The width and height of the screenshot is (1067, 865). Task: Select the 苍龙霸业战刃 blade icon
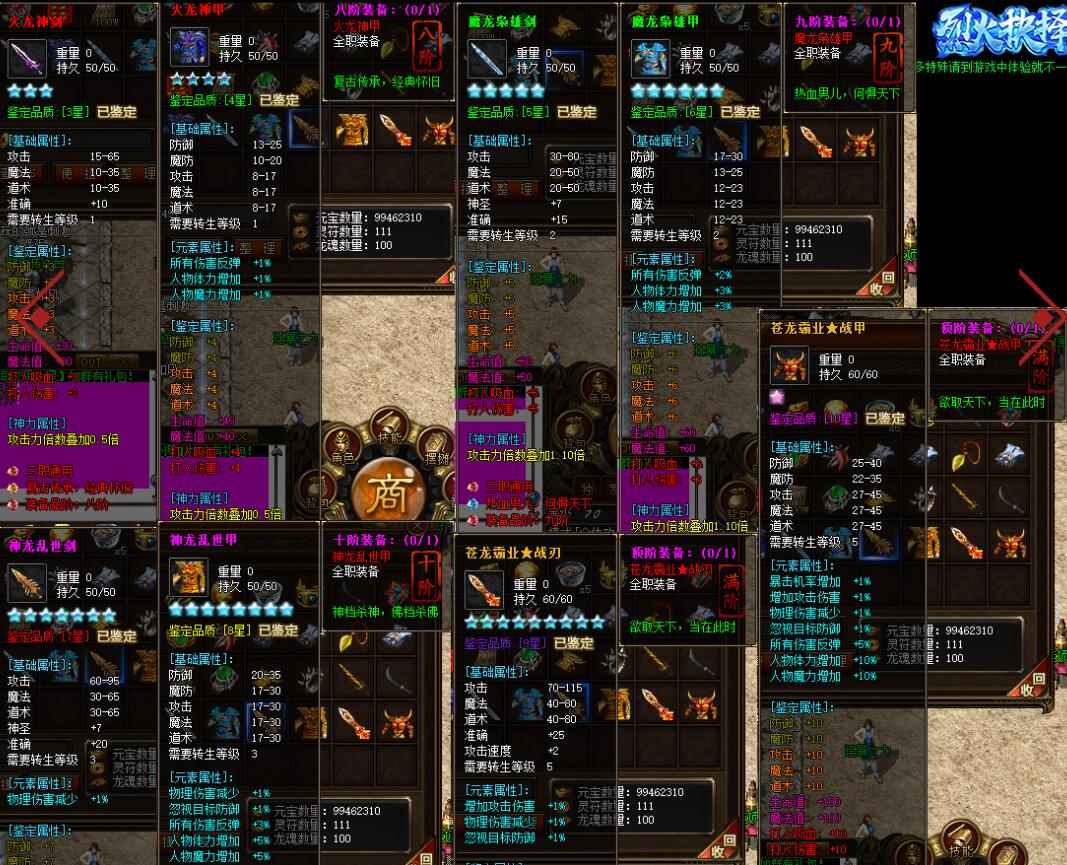[x=485, y=590]
